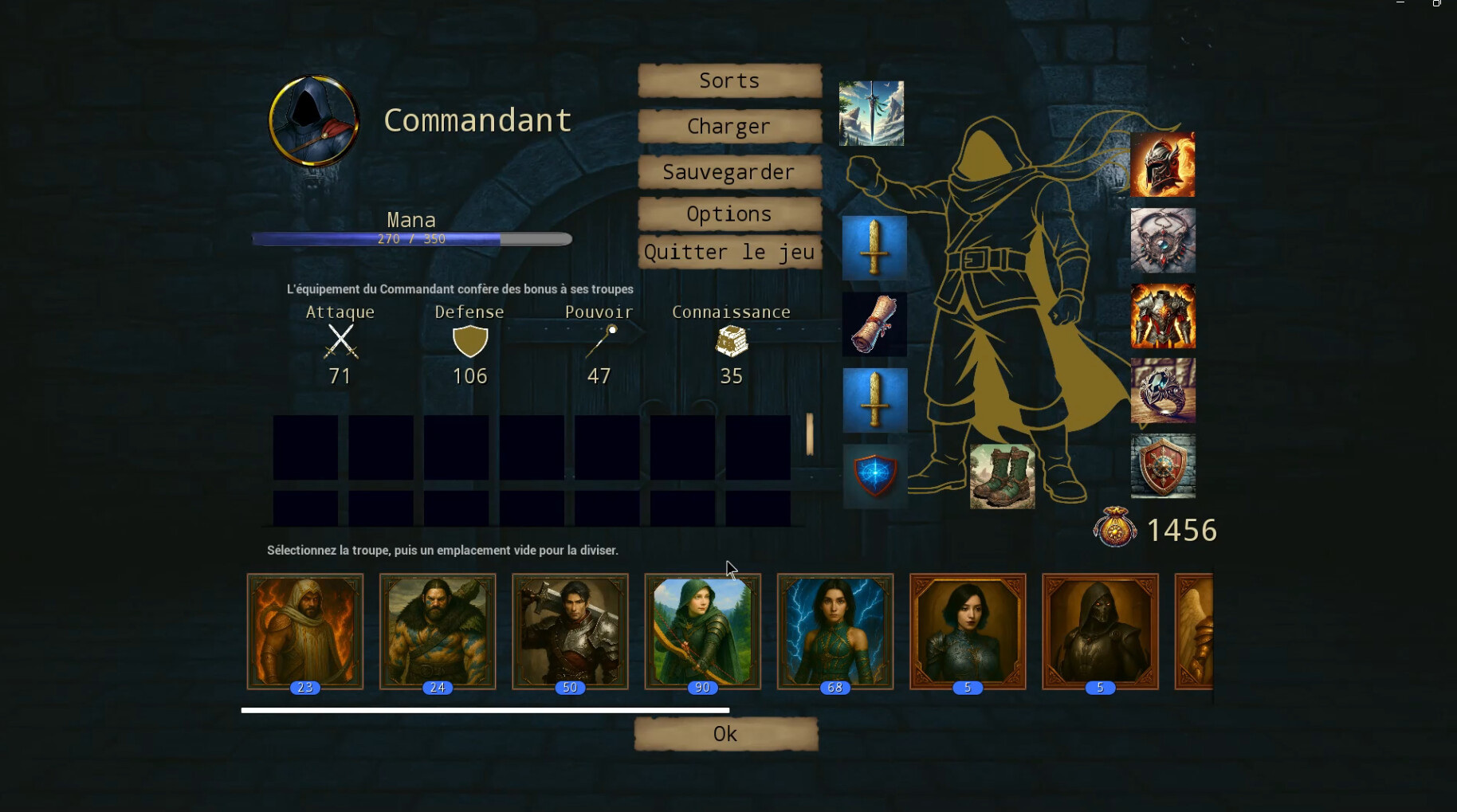The height and width of the screenshot is (812, 1457).
Task: Click the ring equipment slot
Action: (x=1162, y=390)
